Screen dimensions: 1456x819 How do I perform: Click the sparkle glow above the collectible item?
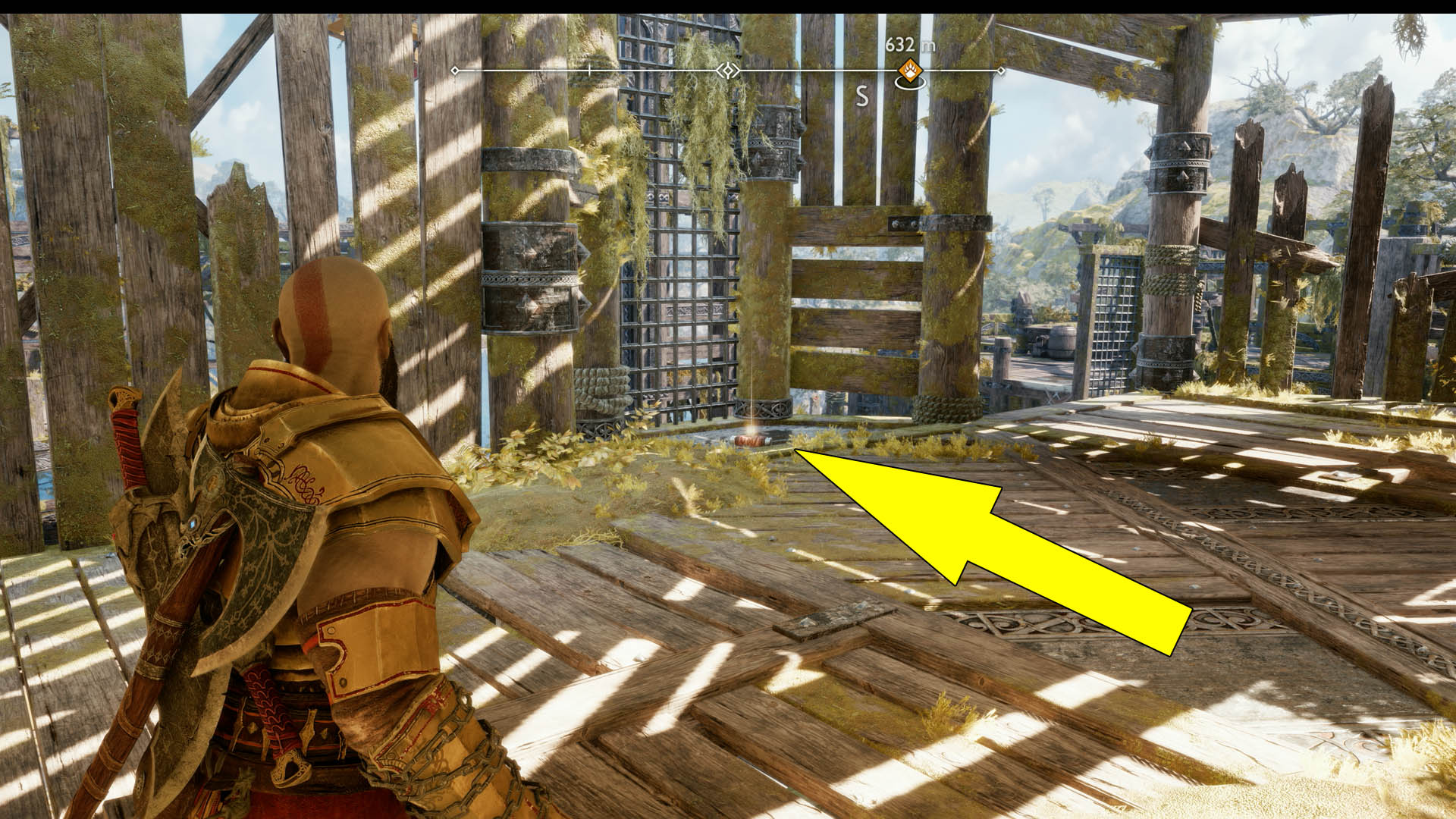tap(752, 430)
